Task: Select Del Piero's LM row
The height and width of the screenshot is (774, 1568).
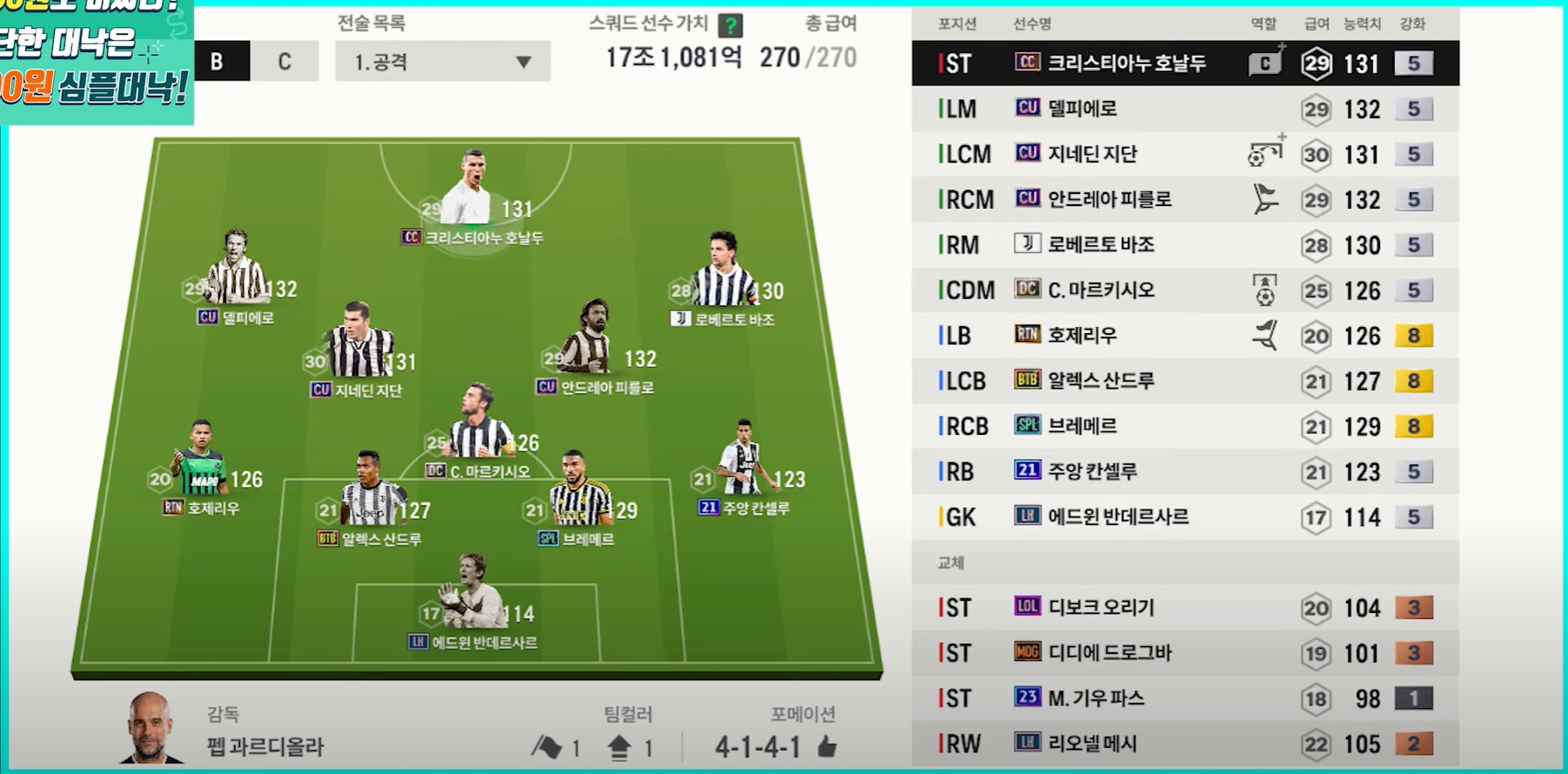Action: 1183,109
